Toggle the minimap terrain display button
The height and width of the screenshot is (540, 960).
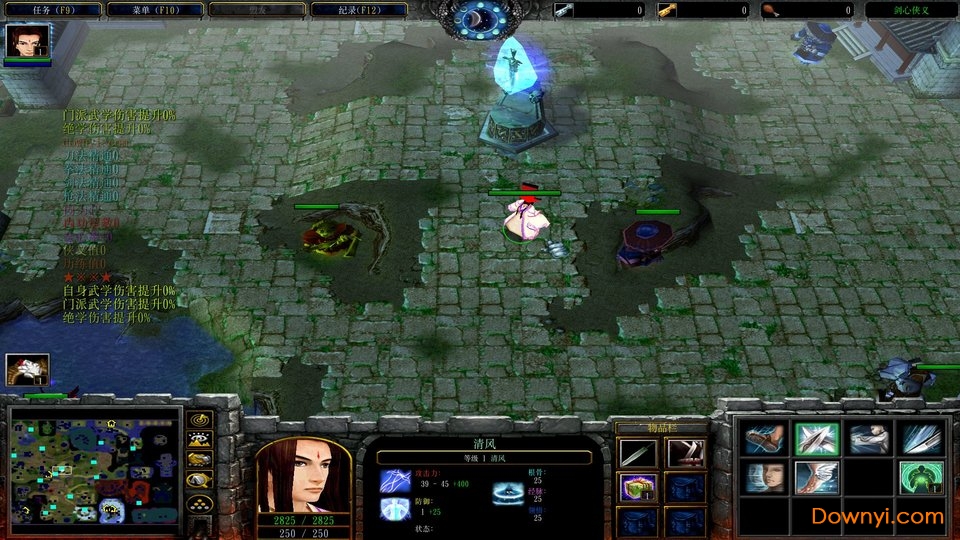click(x=200, y=440)
